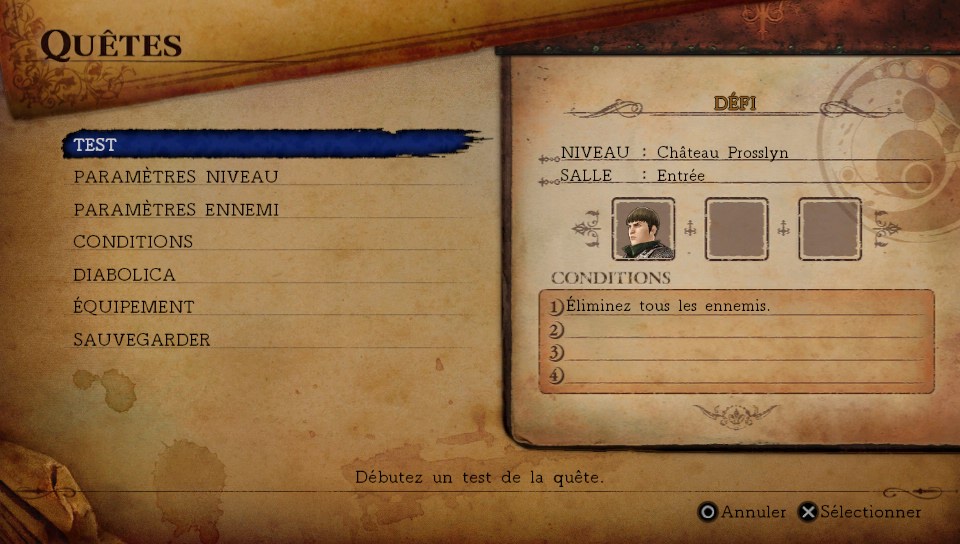Open PARAMÈTRES ENNEMI settings
The height and width of the screenshot is (544, 960).
click(175, 210)
